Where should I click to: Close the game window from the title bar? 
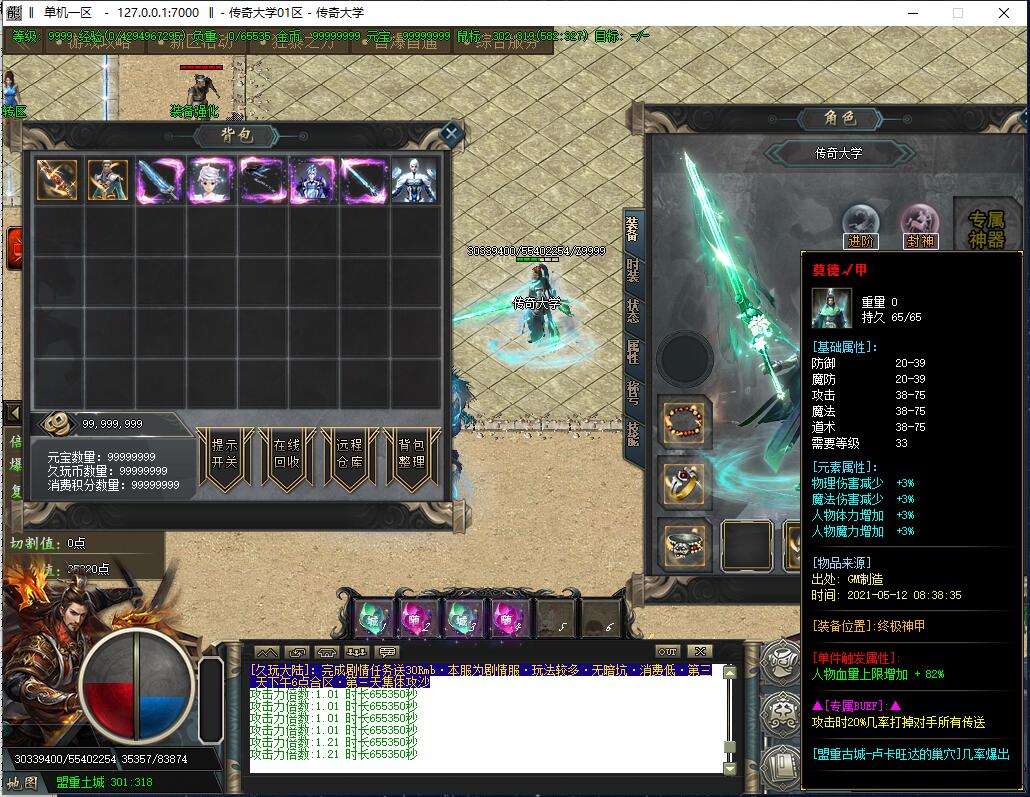[x=1005, y=13]
